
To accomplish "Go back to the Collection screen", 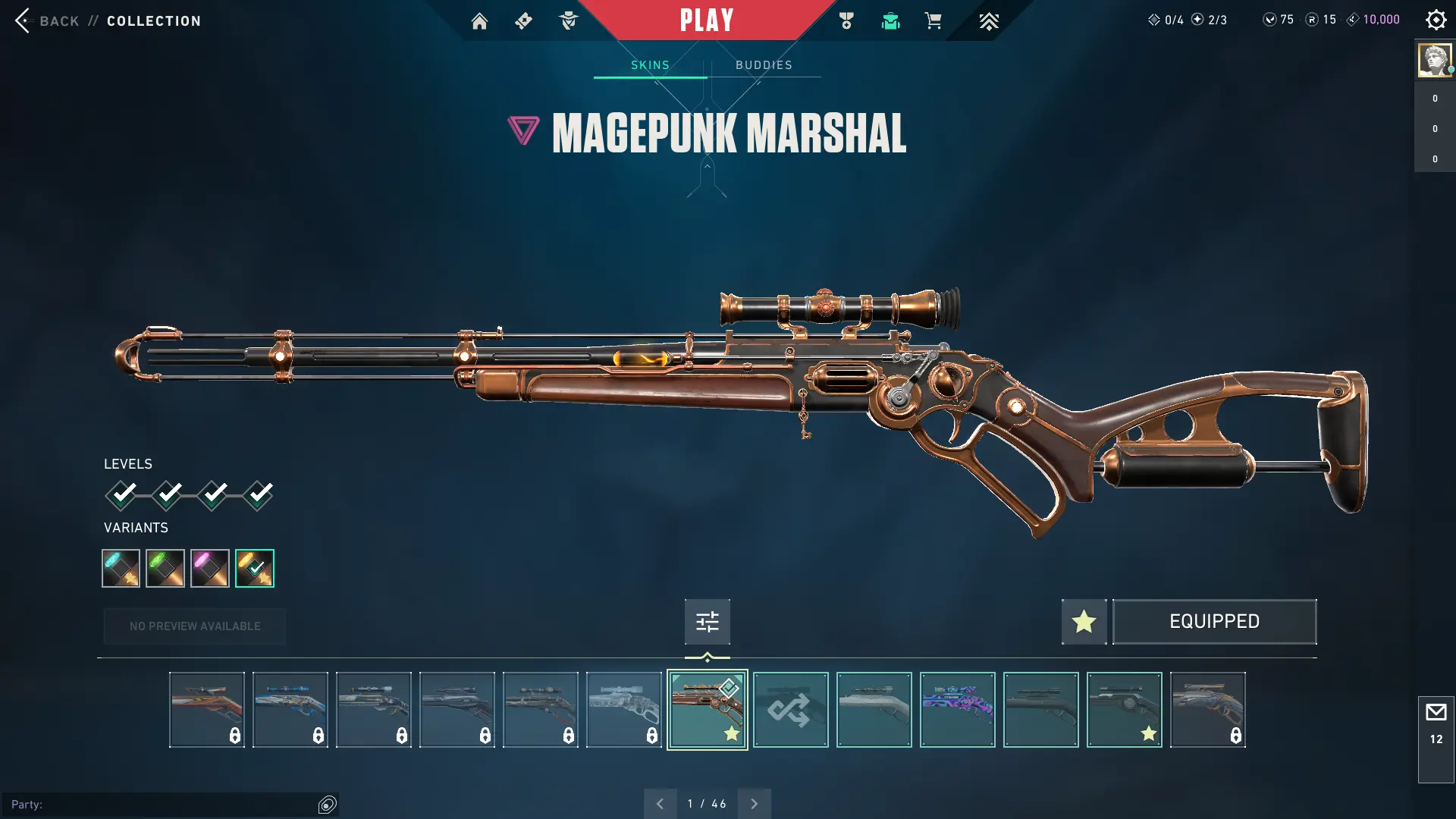I will pyautogui.click(x=45, y=20).
